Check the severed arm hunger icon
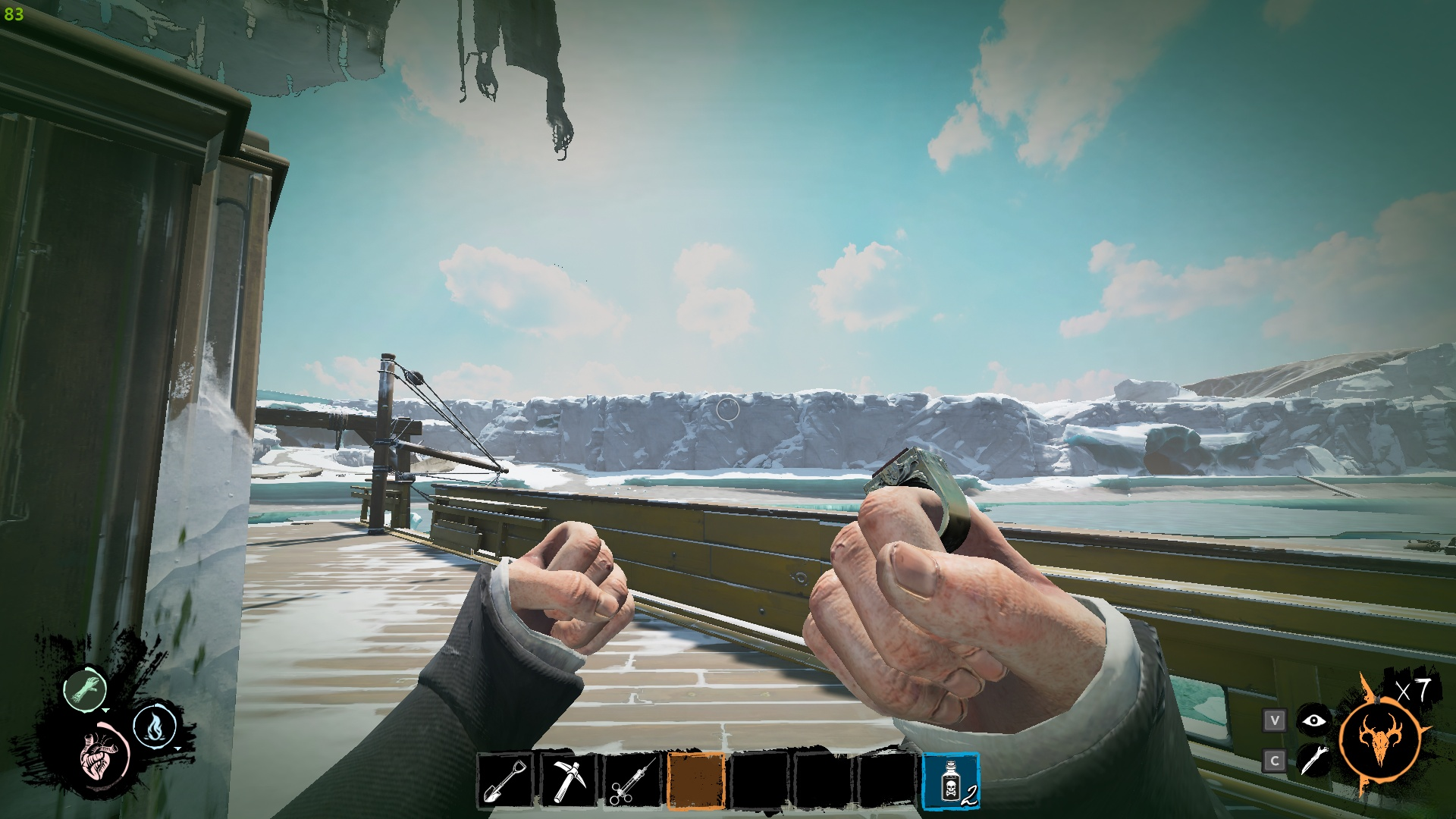The height and width of the screenshot is (819, 1456). (x=85, y=689)
